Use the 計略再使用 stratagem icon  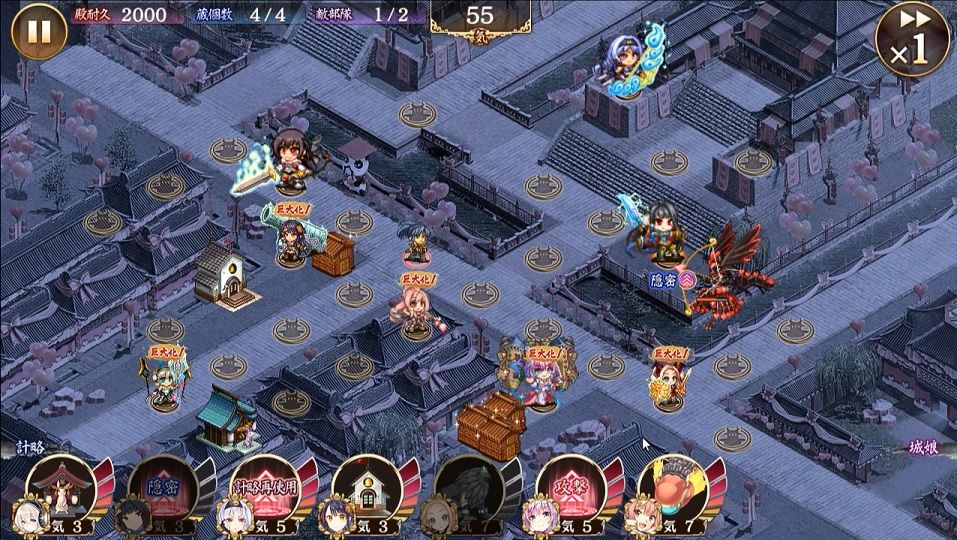pos(265,491)
